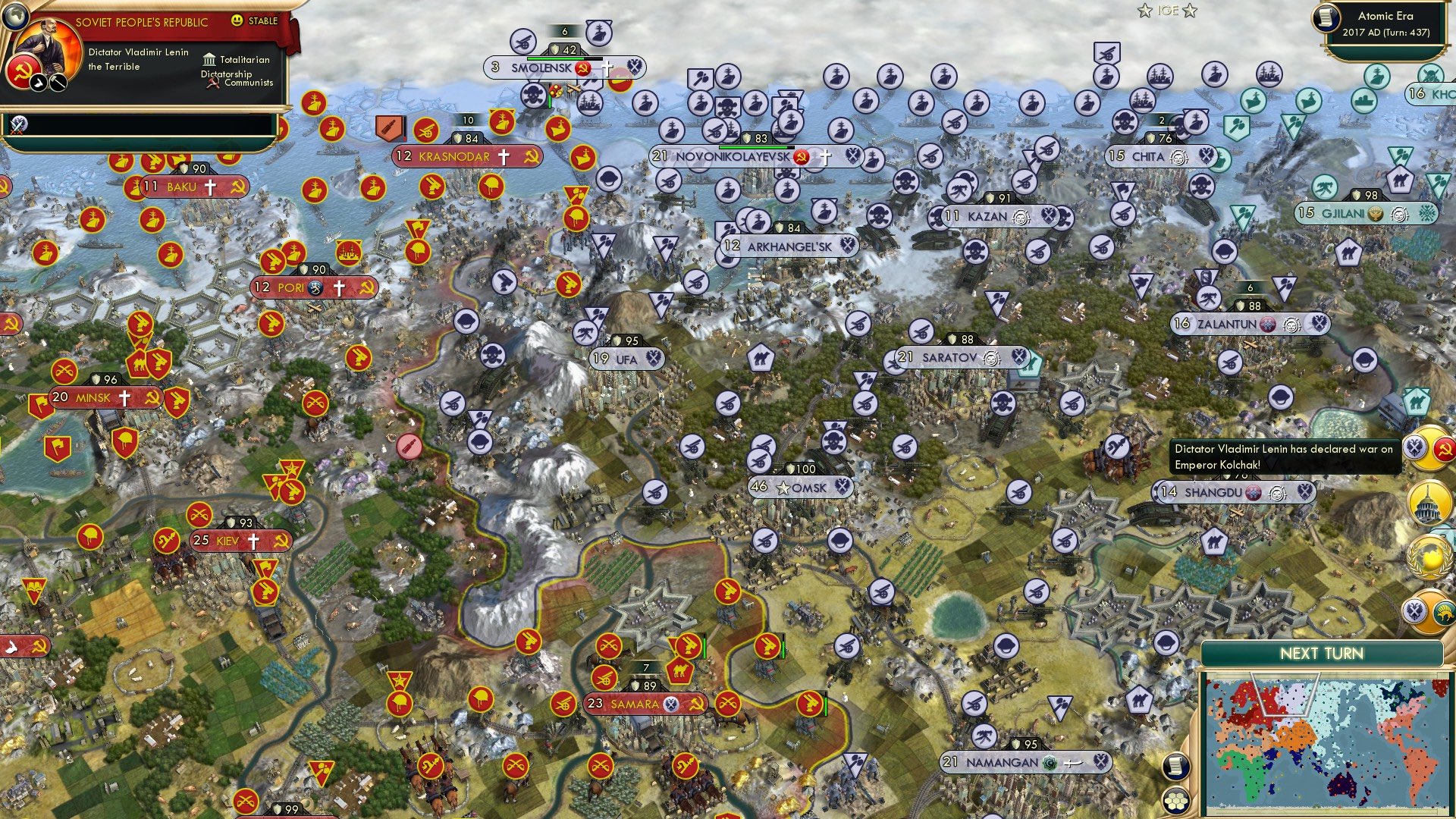
Task: Open the orange Shoshone war notification bubble
Action: click(x=1429, y=610)
